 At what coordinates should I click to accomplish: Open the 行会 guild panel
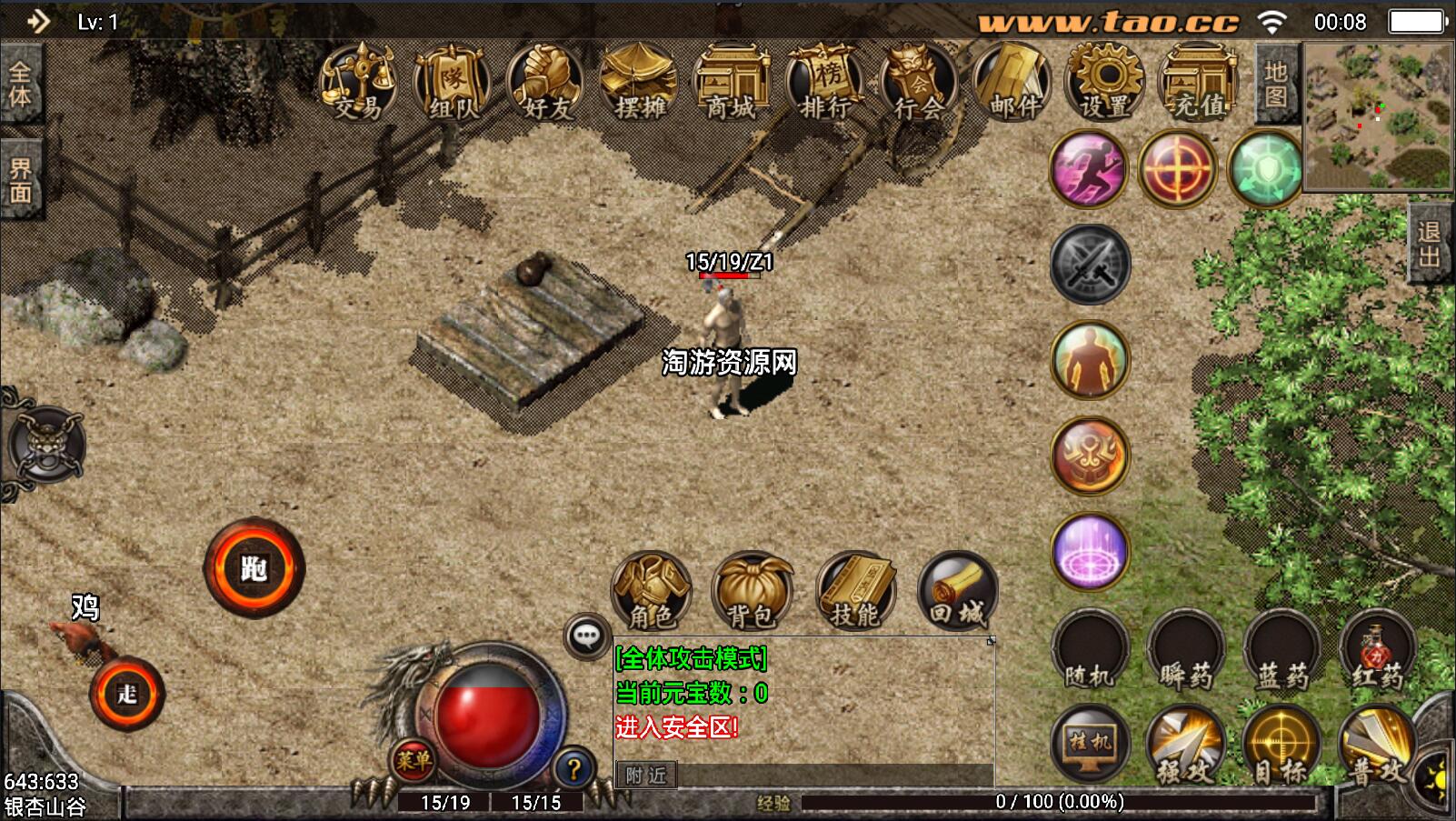point(919,84)
